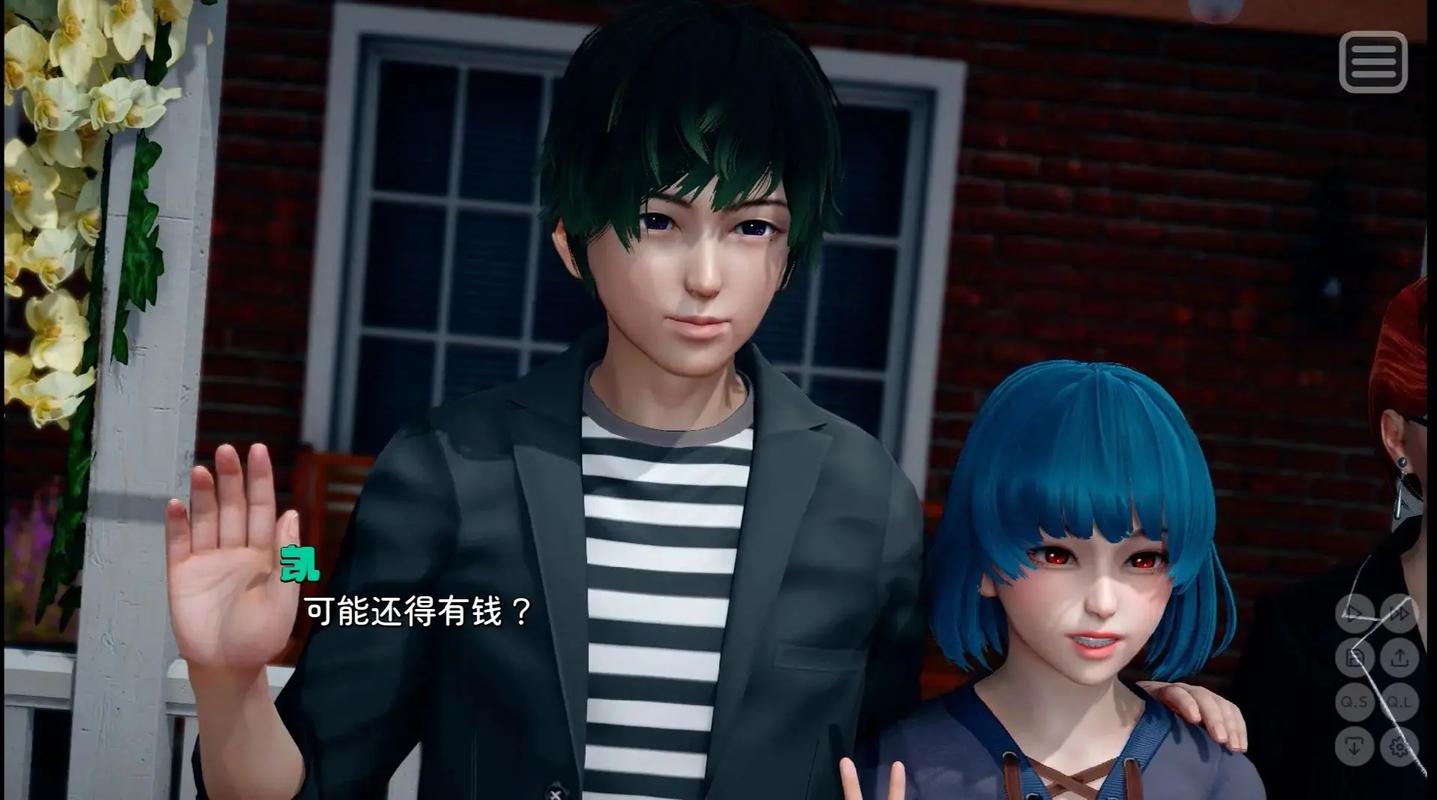This screenshot has width=1437, height=800.
Task: Expand the quick-save options
Action: pyautogui.click(x=1355, y=701)
